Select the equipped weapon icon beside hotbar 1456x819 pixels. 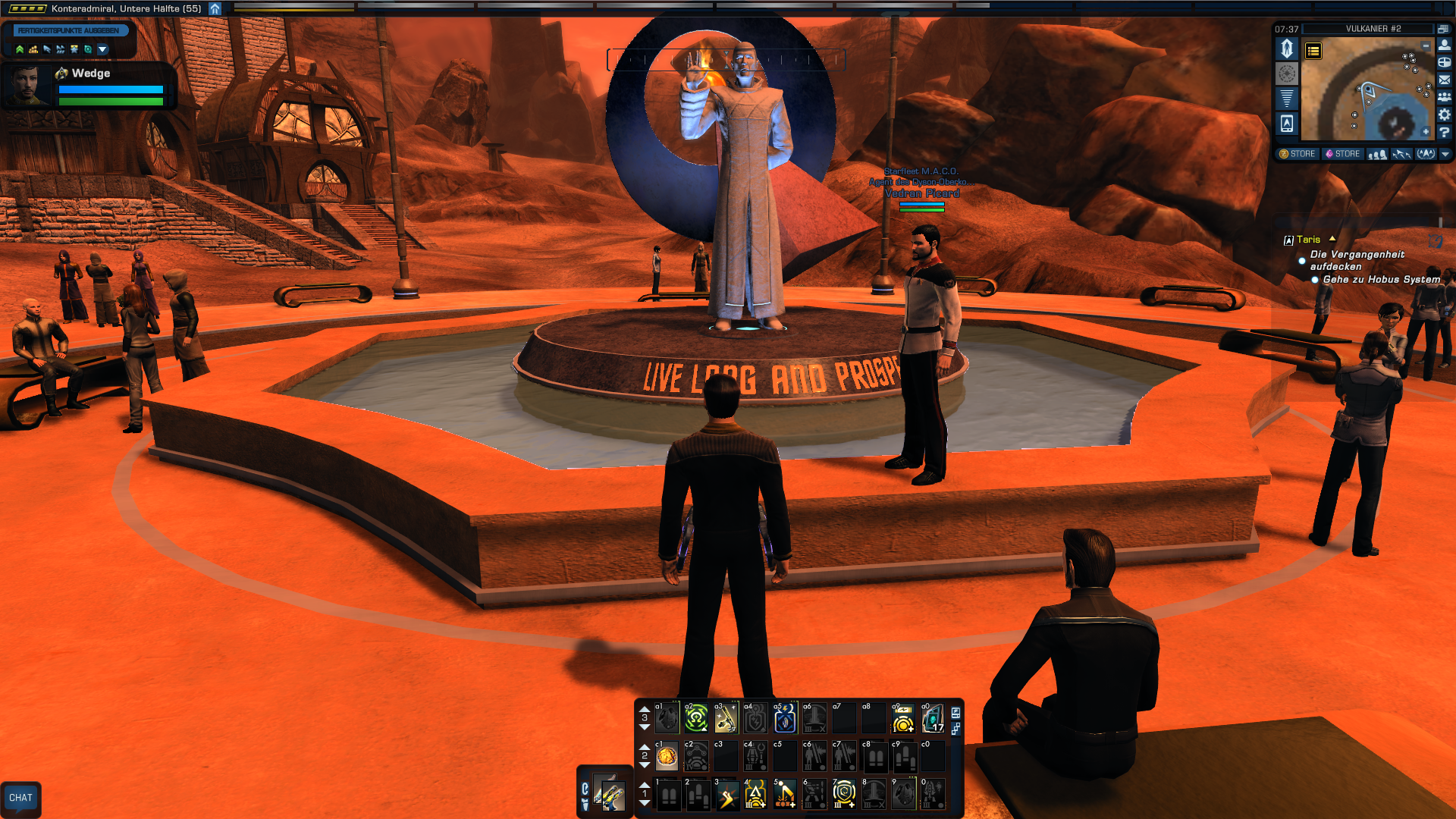click(x=609, y=793)
